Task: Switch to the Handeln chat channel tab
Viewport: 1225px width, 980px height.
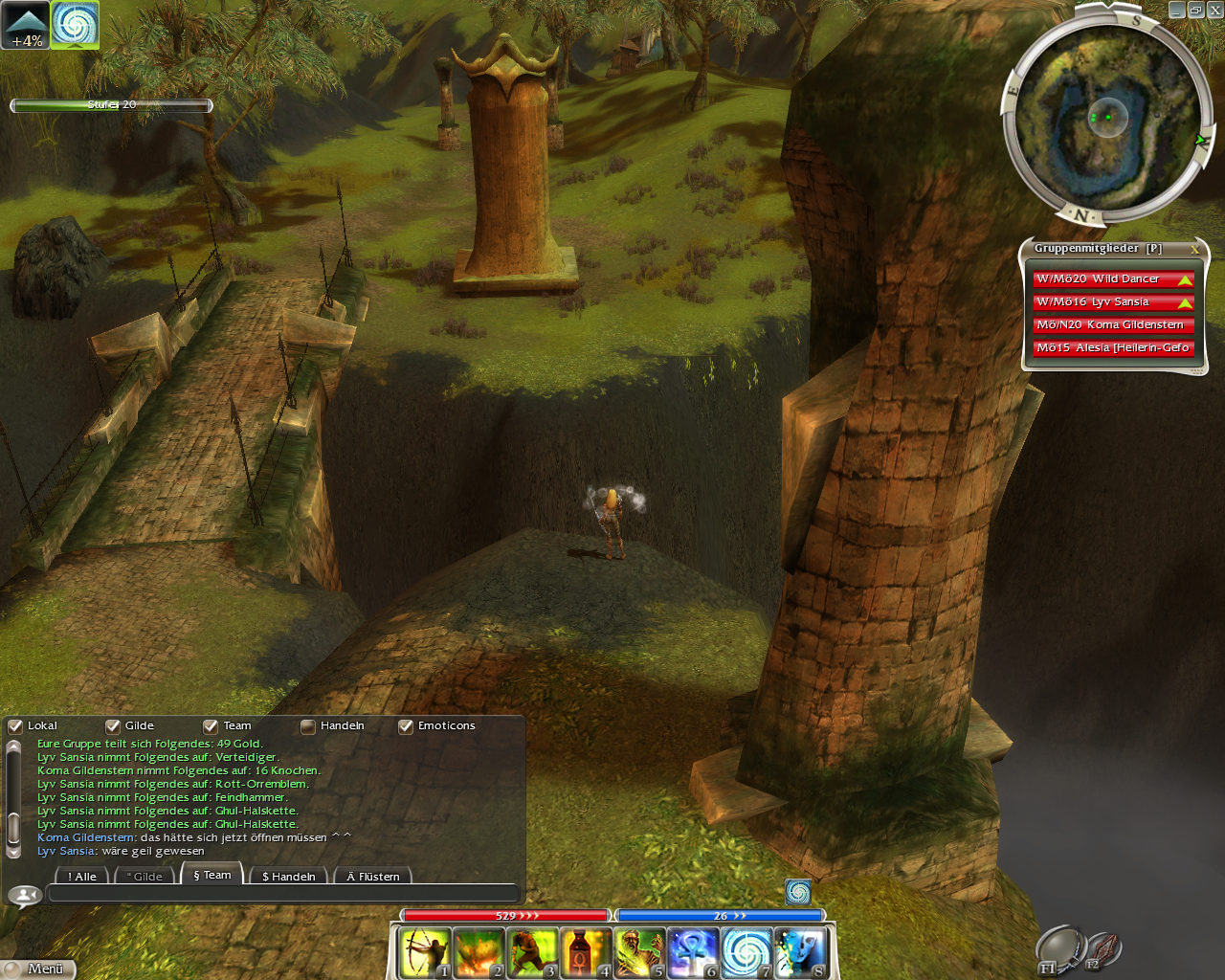Action: point(288,876)
